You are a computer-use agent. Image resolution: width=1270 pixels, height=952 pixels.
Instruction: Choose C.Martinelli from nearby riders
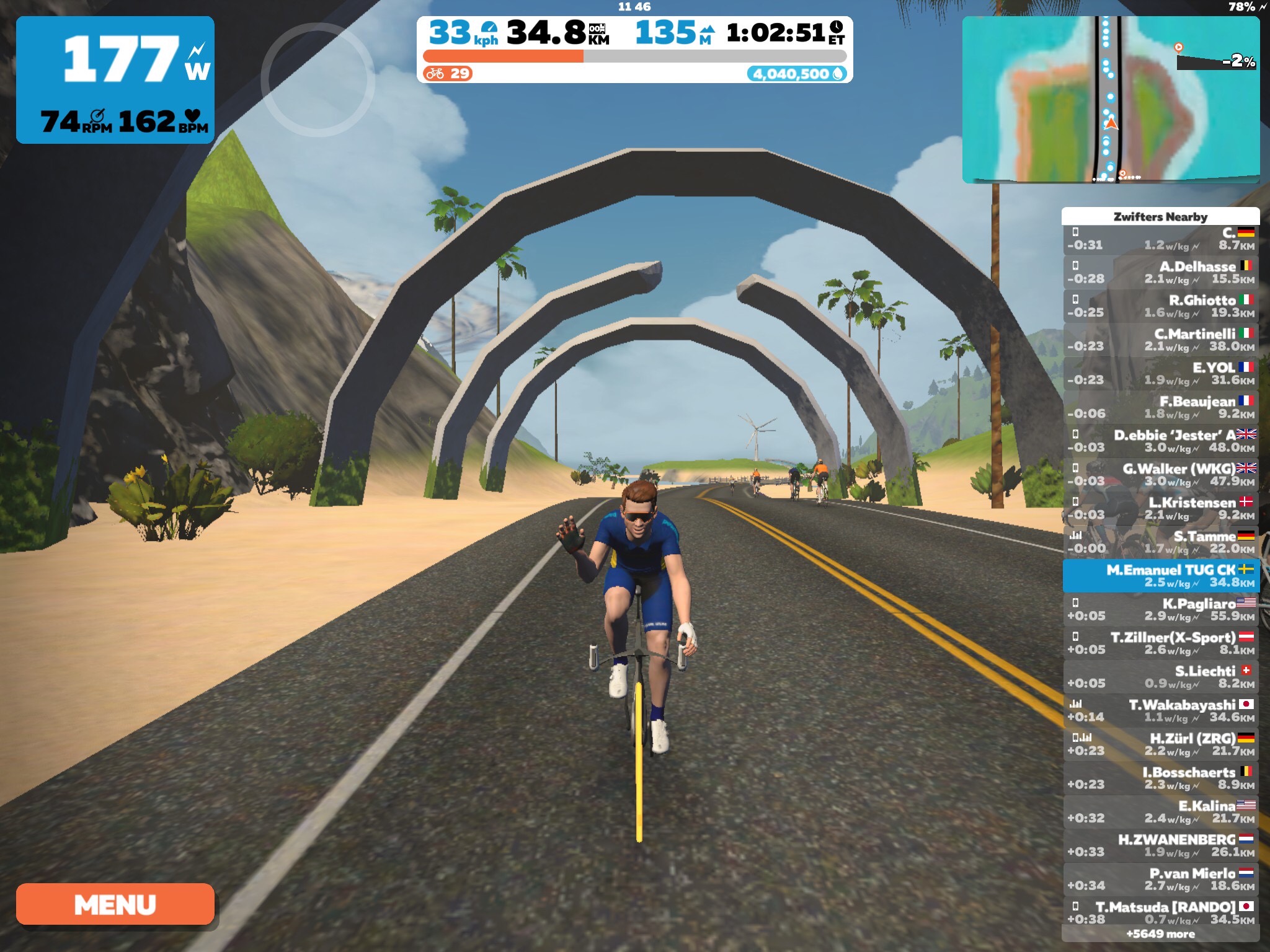click(x=1160, y=340)
